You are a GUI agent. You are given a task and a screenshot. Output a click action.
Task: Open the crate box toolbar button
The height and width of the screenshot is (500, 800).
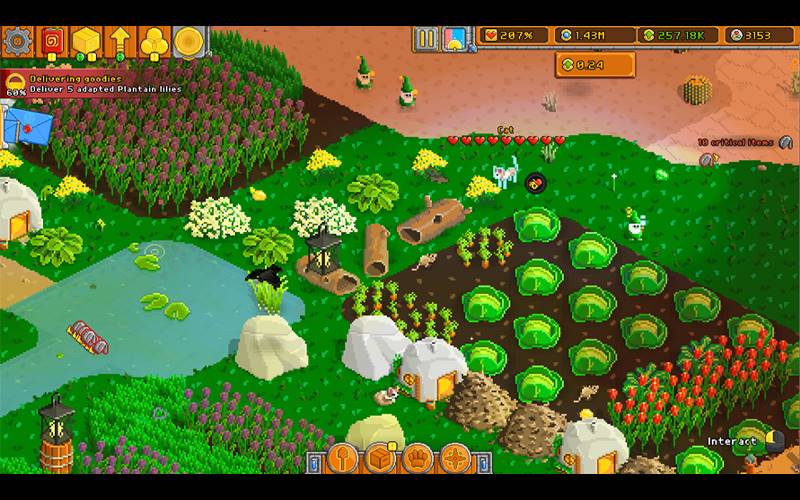click(381, 459)
